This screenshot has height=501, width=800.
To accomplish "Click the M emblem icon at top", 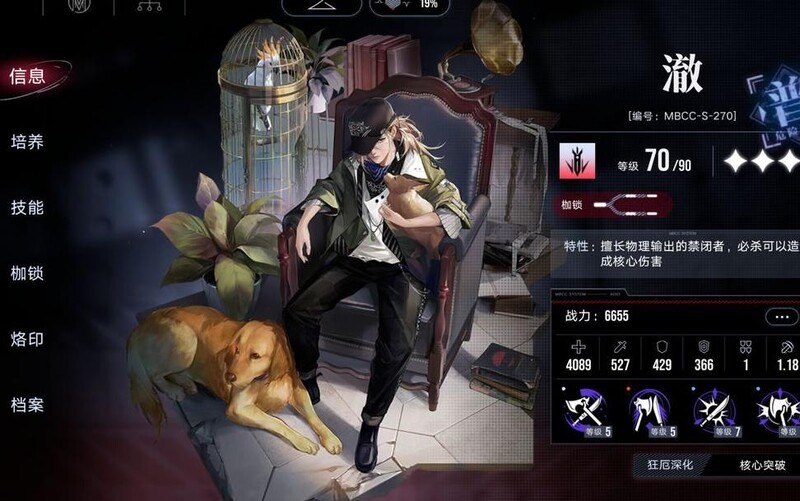I will 78,7.
